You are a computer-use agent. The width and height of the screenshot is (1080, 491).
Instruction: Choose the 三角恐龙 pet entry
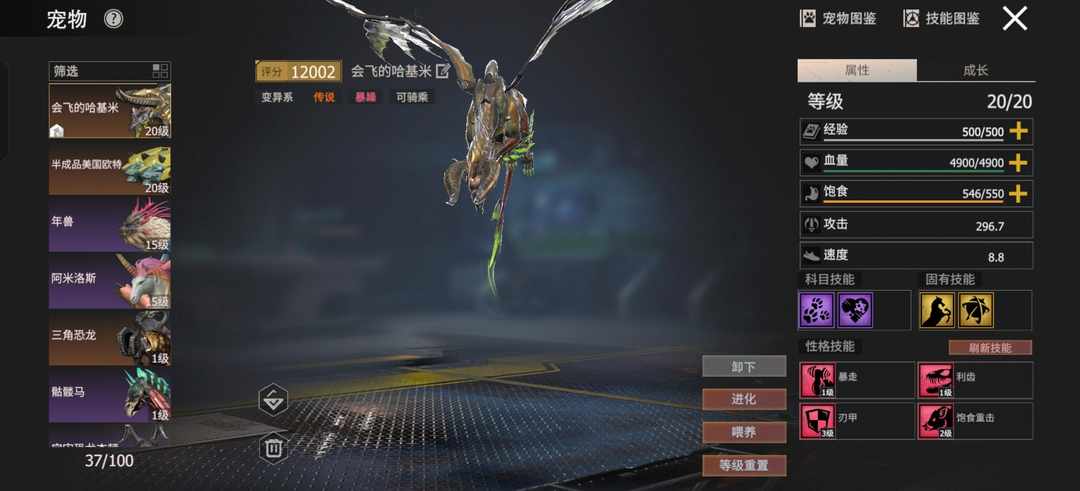pos(110,337)
